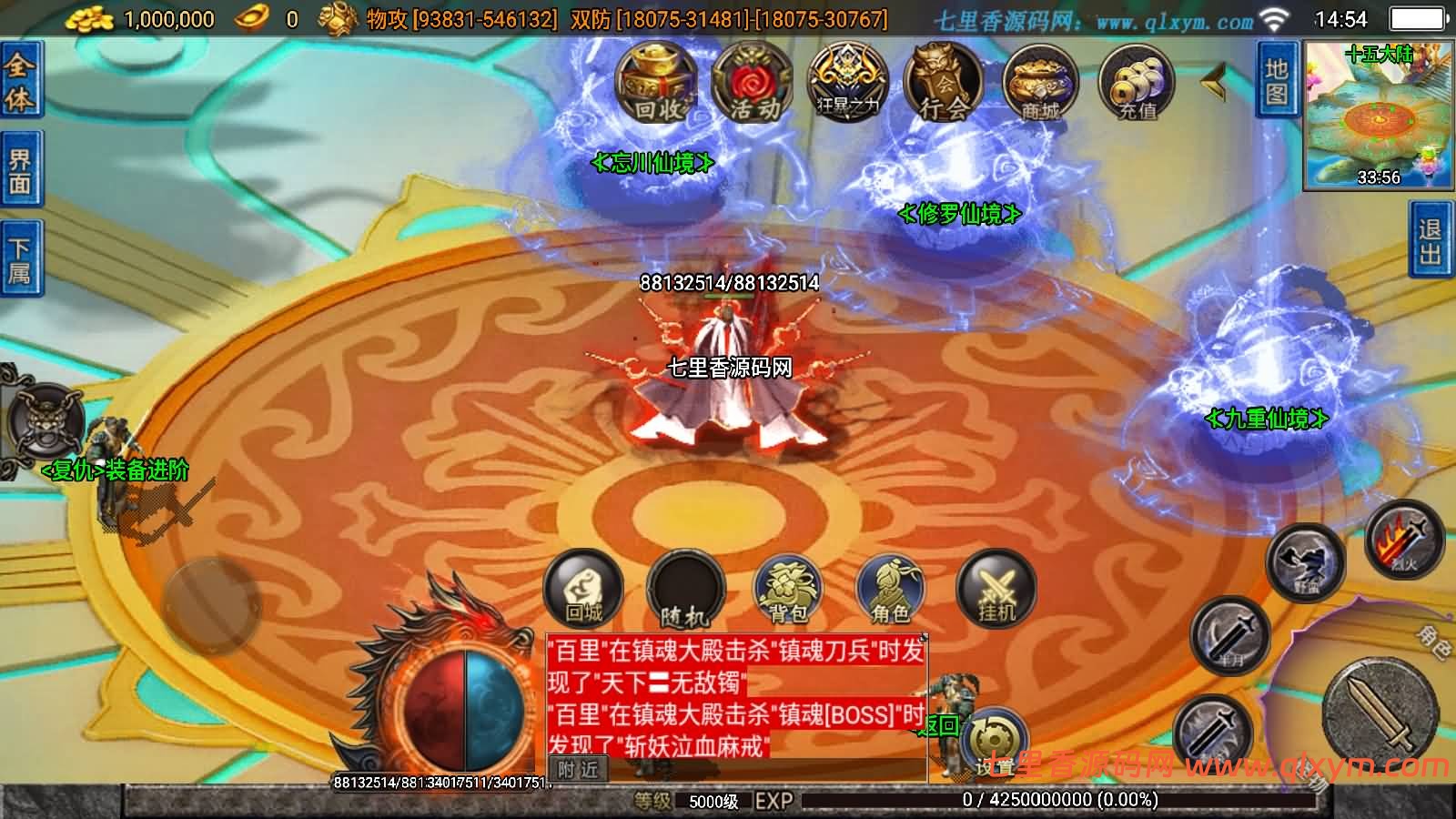The width and height of the screenshot is (1456, 819).
Task: Open the 商城 shop
Action: (x=1040, y=82)
